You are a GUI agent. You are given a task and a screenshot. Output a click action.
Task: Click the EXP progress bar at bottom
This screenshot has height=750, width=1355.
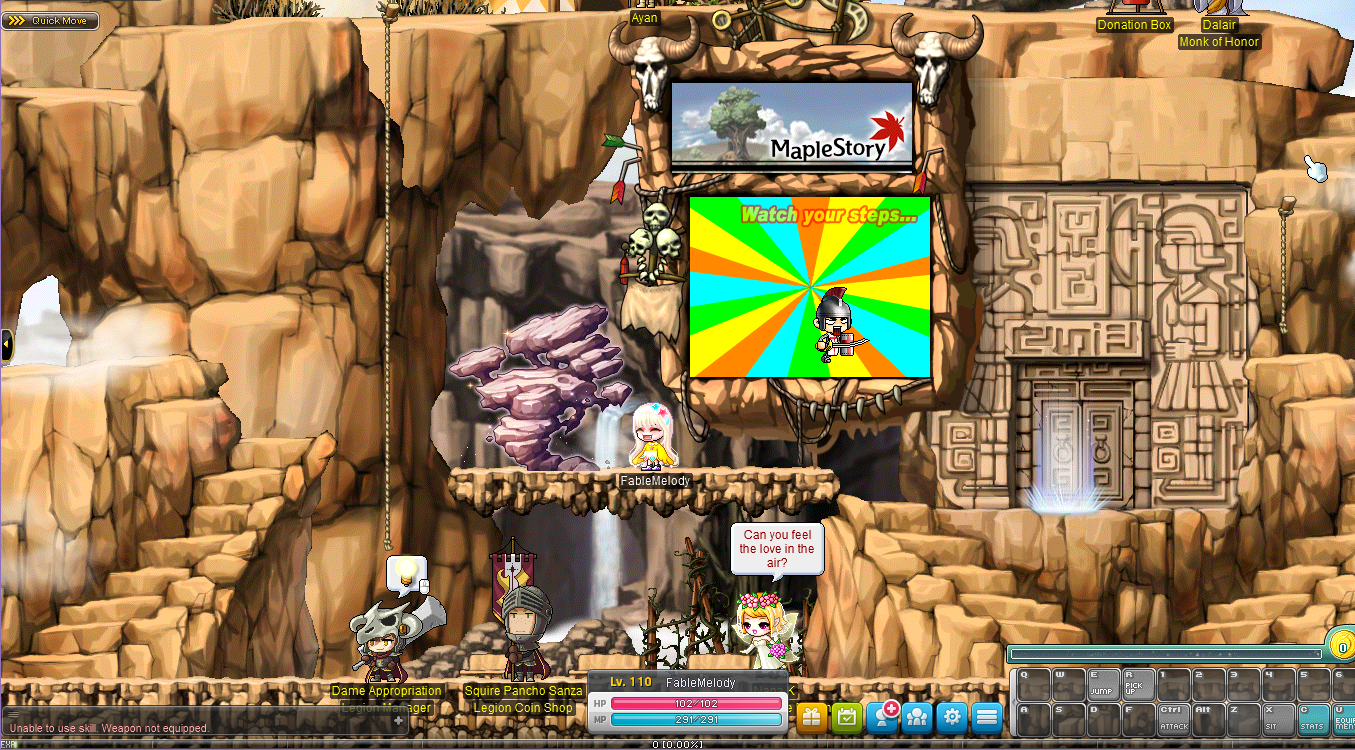point(677,744)
